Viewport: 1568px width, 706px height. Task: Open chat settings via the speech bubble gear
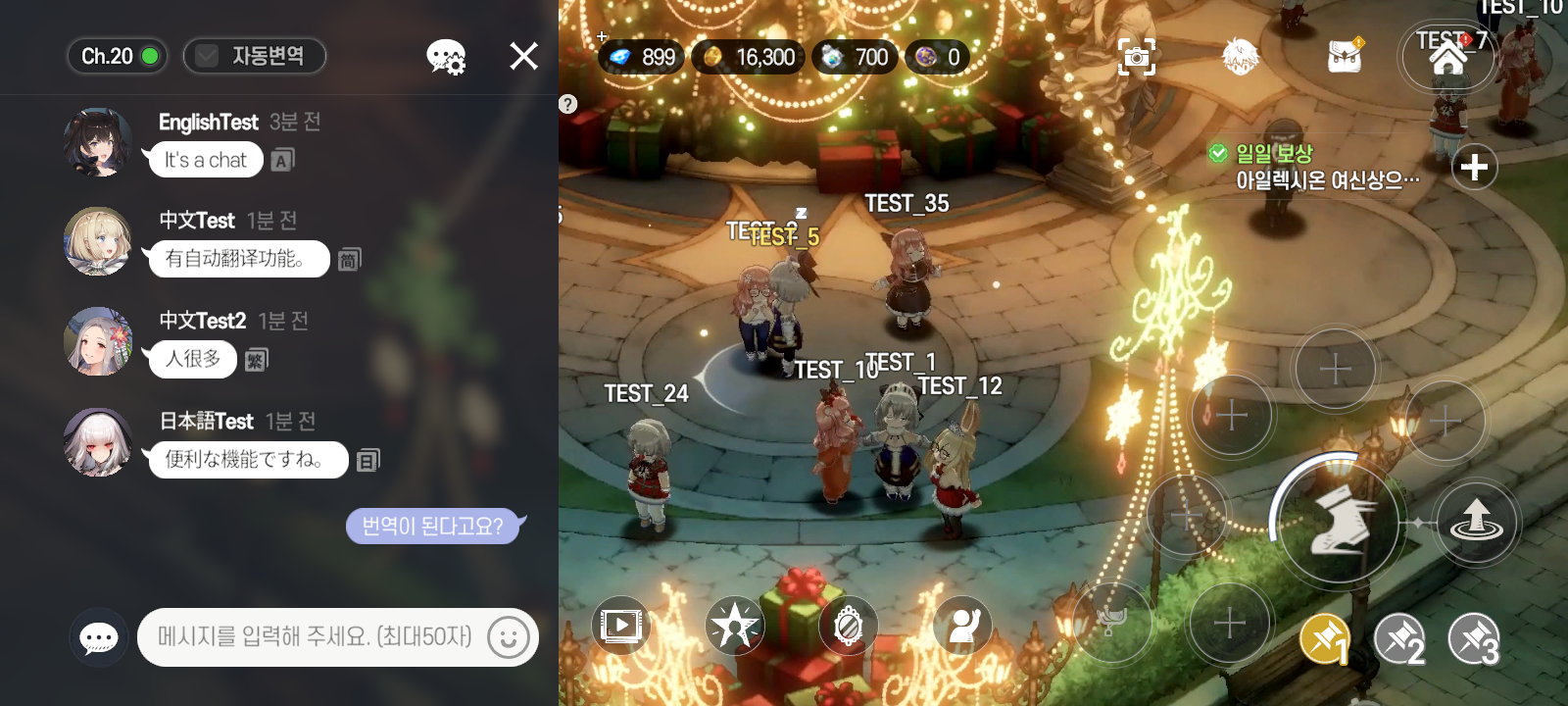[x=446, y=56]
